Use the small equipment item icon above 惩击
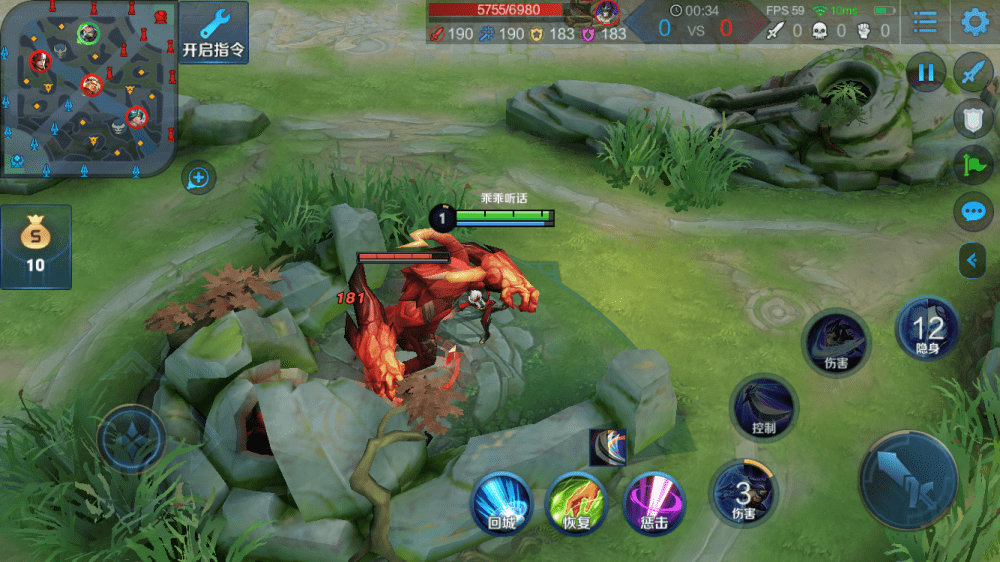1000x562 pixels. (x=608, y=447)
